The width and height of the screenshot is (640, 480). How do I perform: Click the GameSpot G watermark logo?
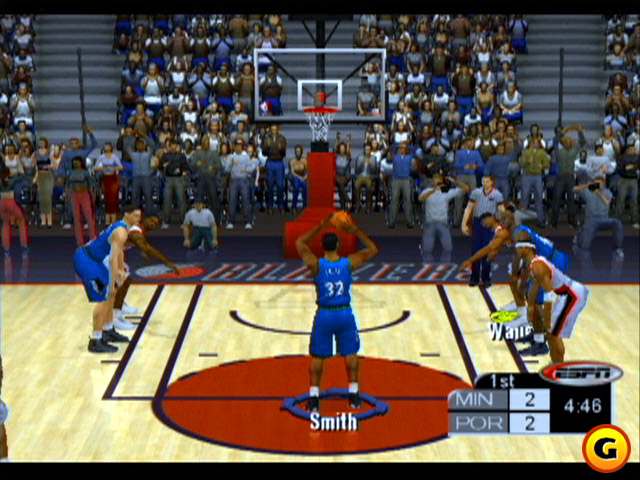click(x=605, y=445)
